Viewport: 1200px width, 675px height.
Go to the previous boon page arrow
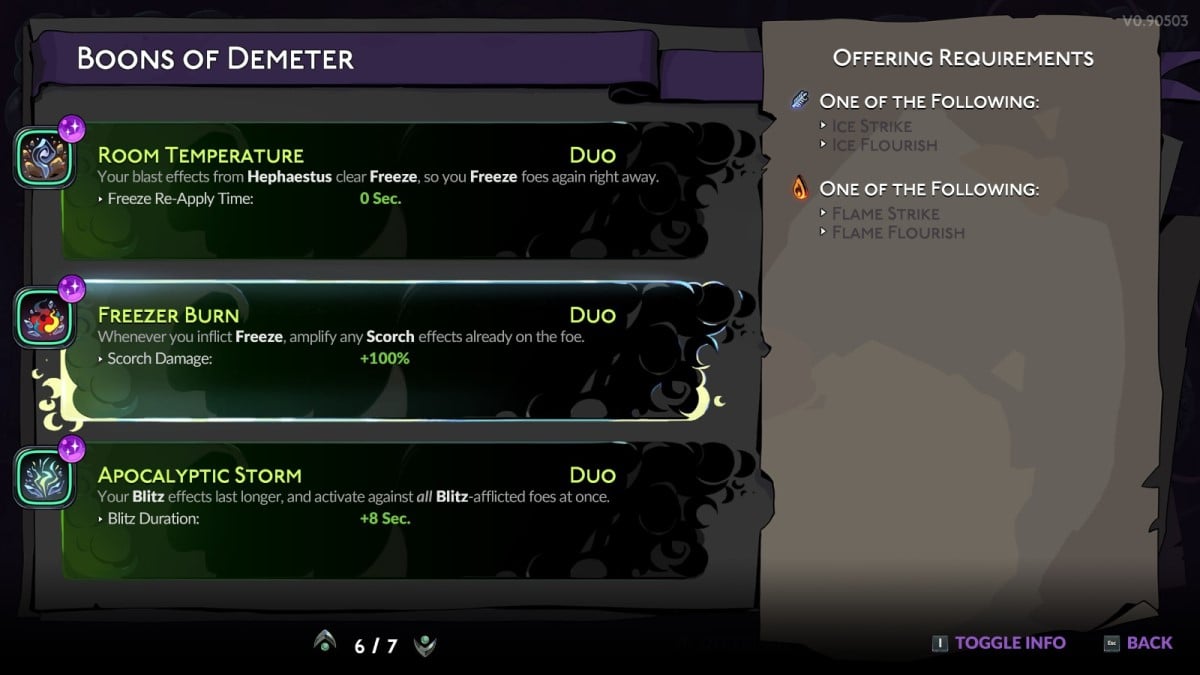(x=324, y=644)
